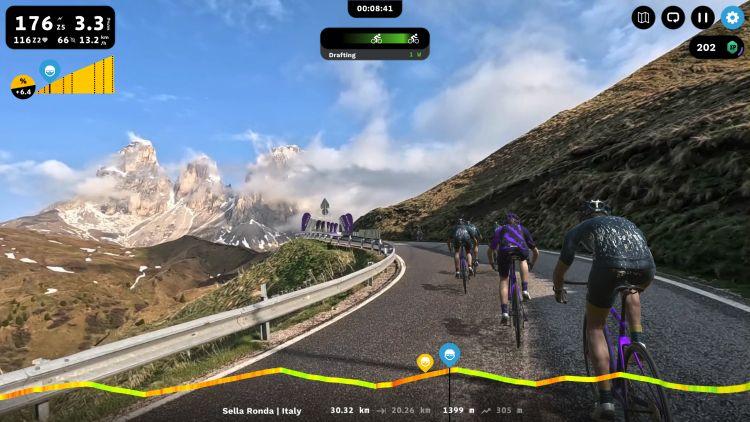Click the speech bubble replay icon
This screenshot has width=750, height=422.
[673, 17]
